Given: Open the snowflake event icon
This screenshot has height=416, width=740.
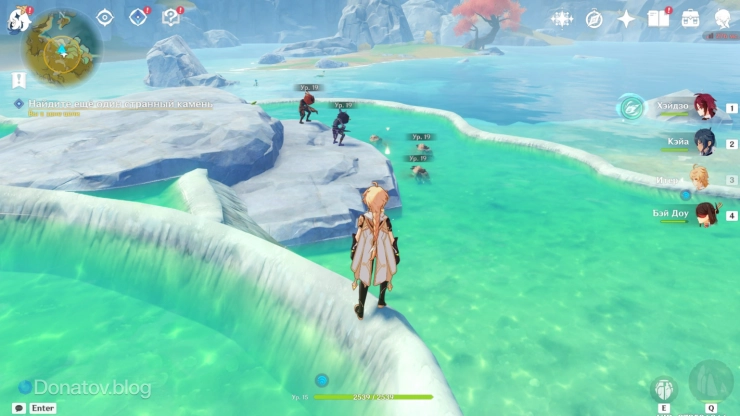Looking at the screenshot, I should coord(562,19).
